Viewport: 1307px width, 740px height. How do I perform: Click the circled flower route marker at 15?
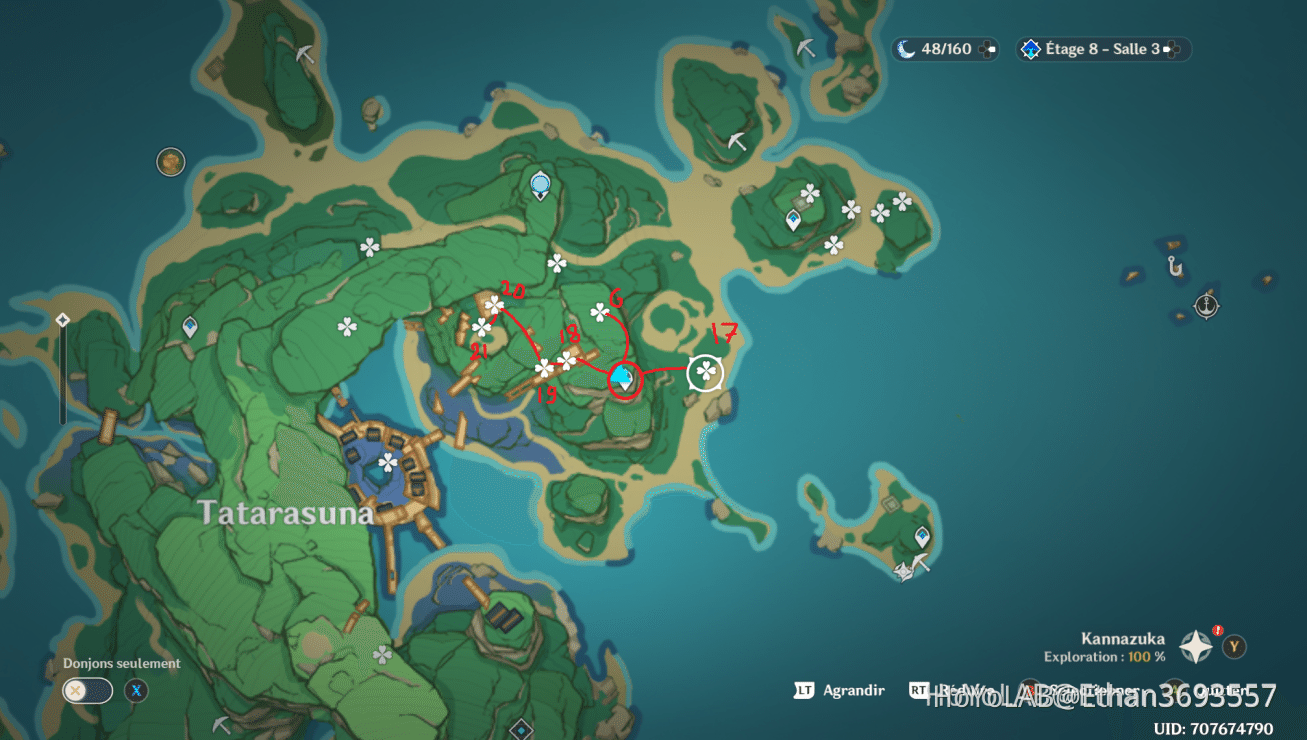tap(546, 370)
